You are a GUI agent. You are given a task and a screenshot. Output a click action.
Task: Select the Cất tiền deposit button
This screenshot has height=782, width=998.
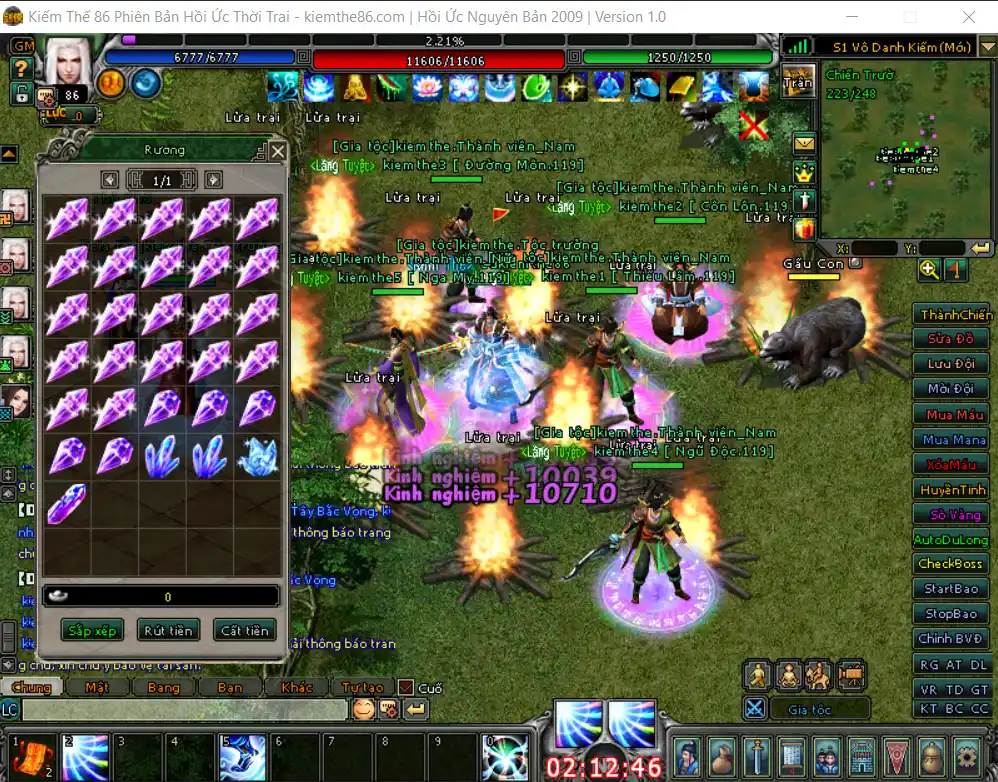click(244, 630)
